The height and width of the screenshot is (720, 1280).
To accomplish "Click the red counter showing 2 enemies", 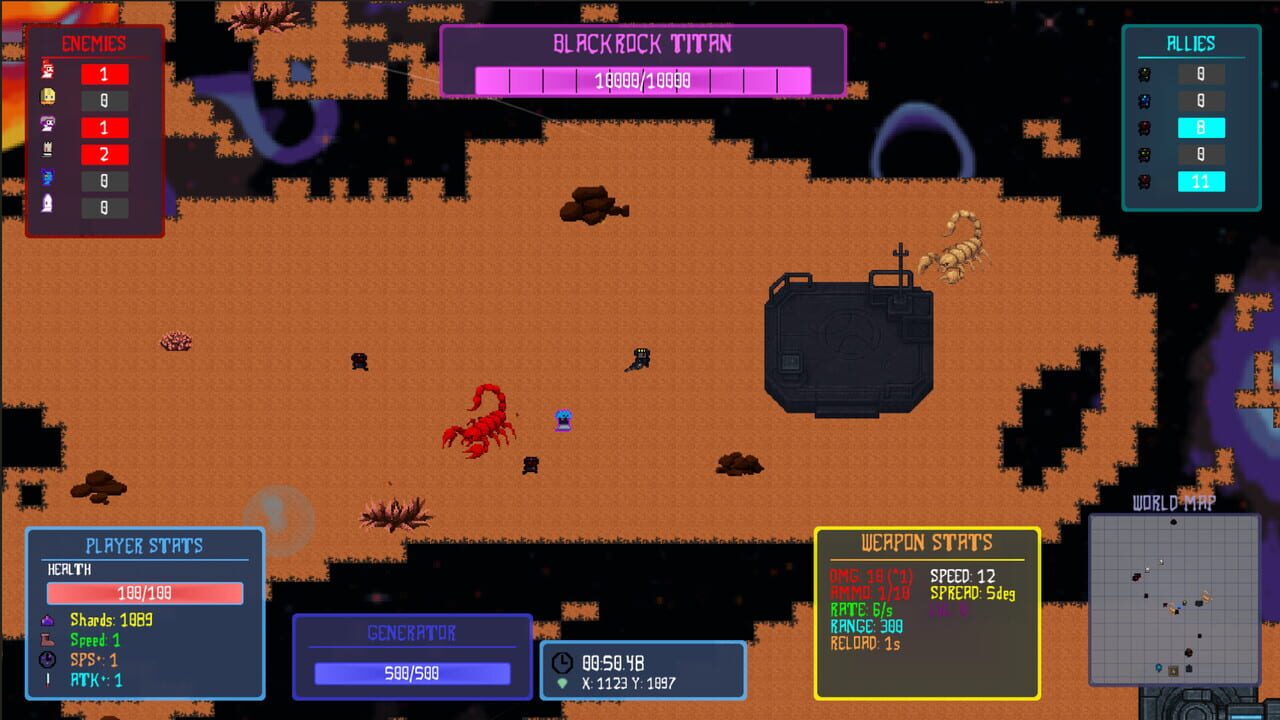I will 104,152.
